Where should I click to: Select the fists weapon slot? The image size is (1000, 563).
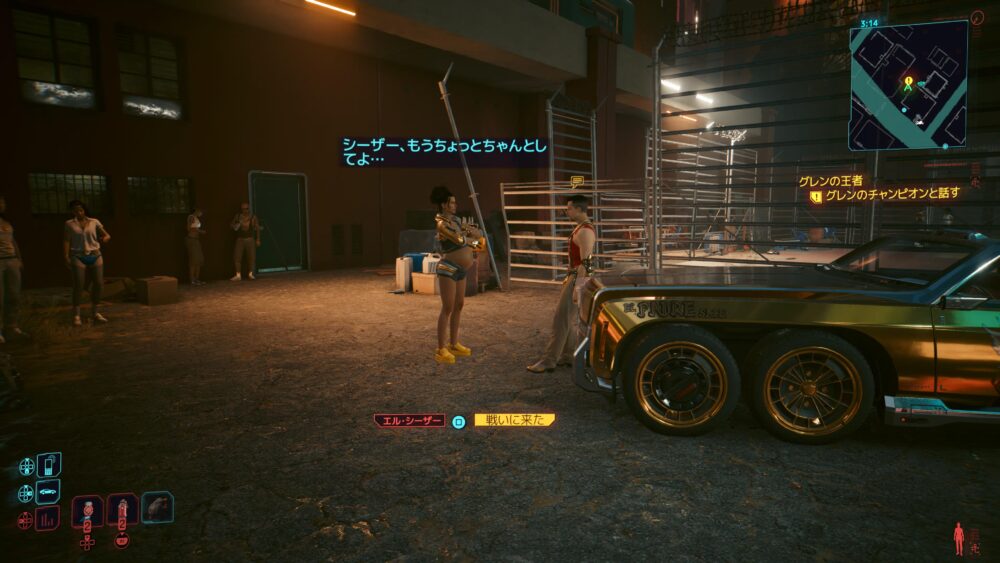tap(157, 507)
